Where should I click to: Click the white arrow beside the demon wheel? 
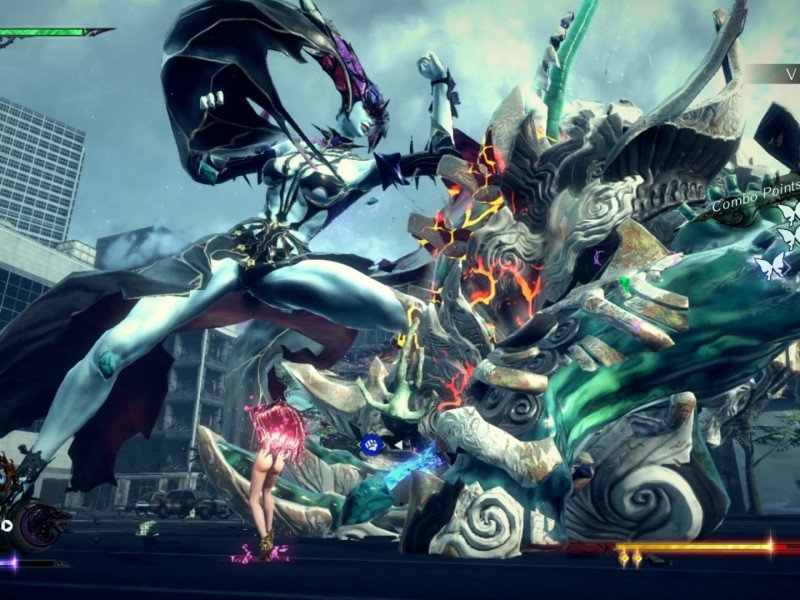coord(7,525)
